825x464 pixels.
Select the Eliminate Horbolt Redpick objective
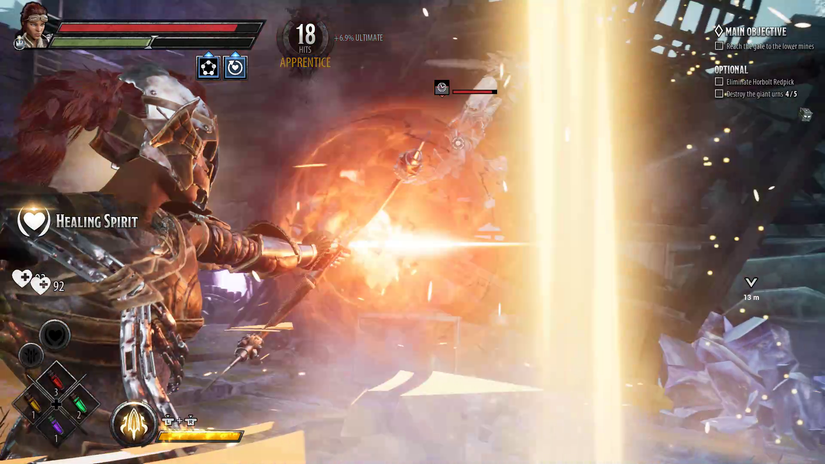[758, 81]
